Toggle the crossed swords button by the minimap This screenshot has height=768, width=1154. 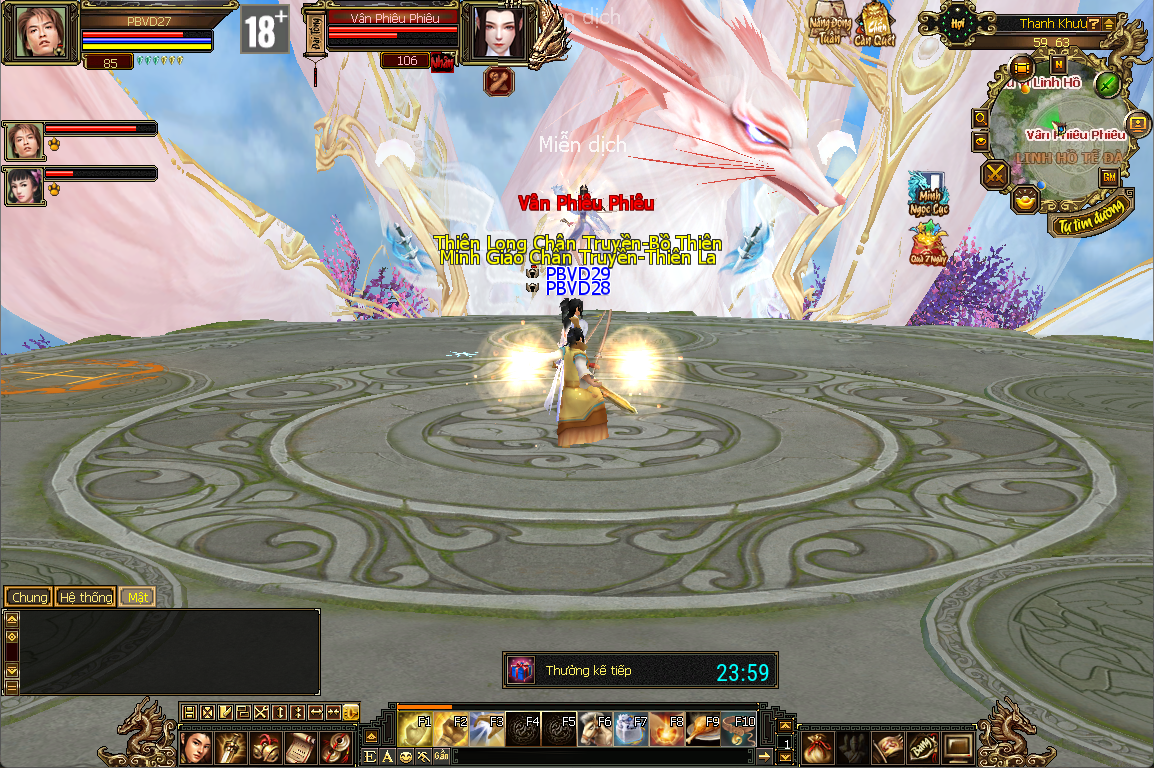(x=996, y=175)
